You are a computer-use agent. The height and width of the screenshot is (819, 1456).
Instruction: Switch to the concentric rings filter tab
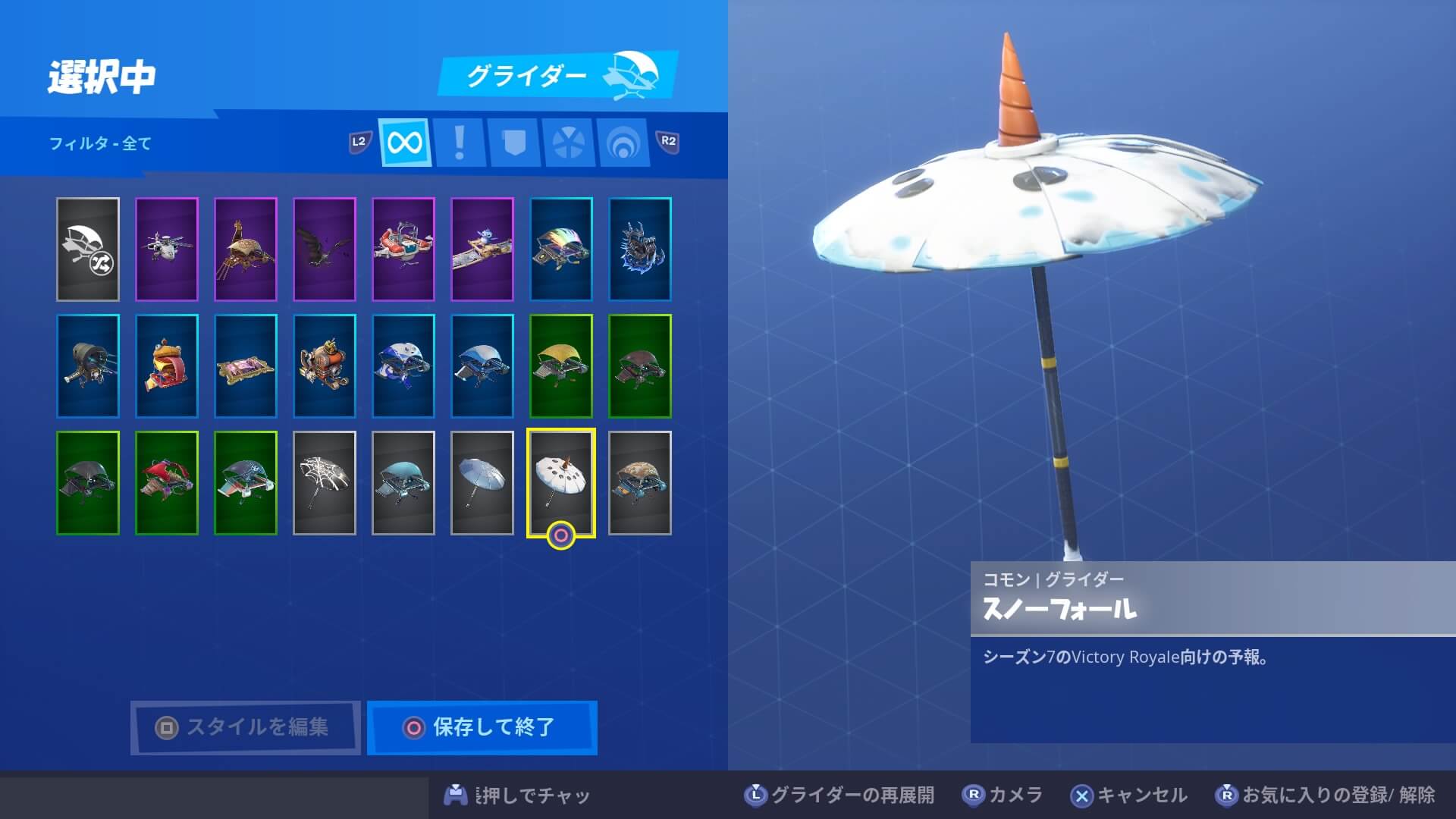(x=623, y=142)
